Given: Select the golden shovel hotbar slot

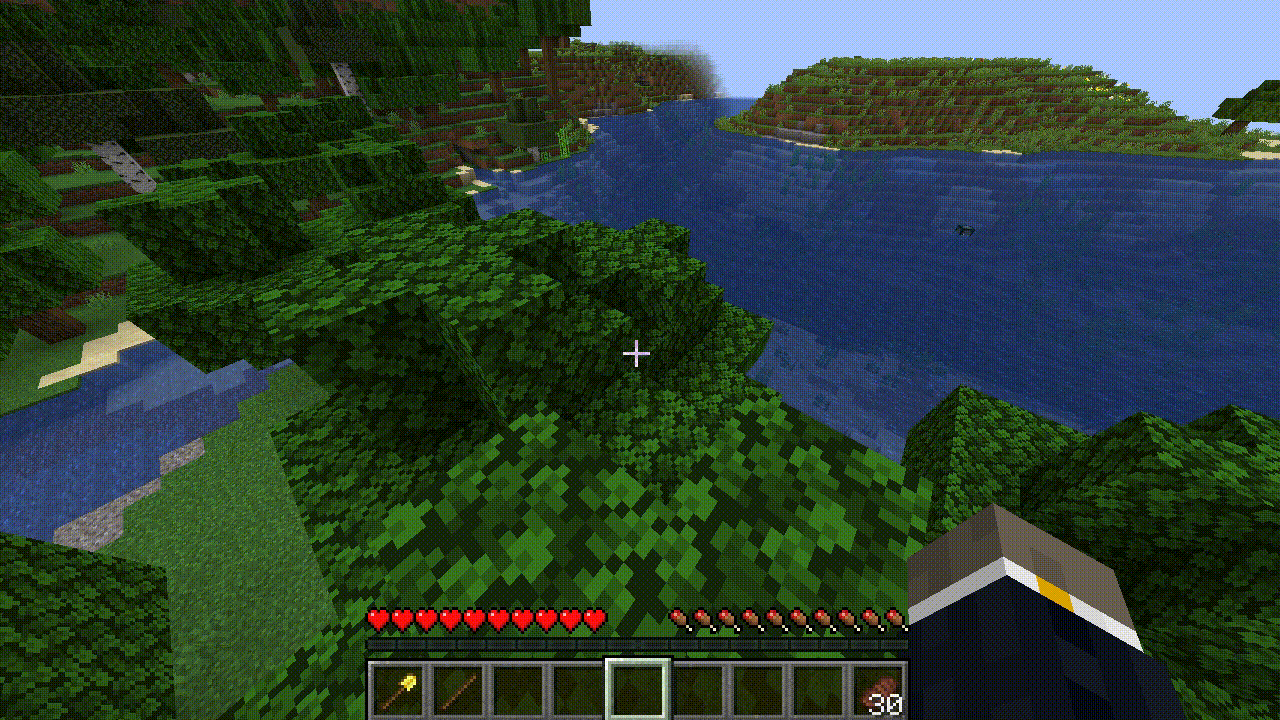Looking at the screenshot, I should point(399,689).
